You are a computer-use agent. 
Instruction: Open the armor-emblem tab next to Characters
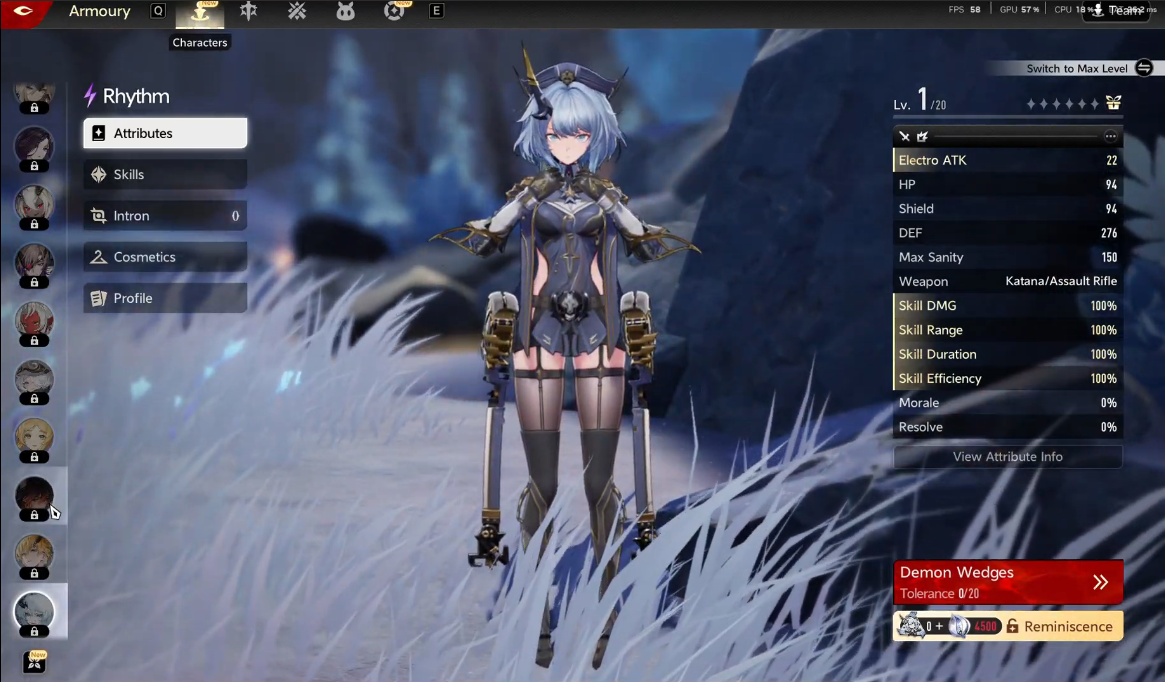click(249, 11)
